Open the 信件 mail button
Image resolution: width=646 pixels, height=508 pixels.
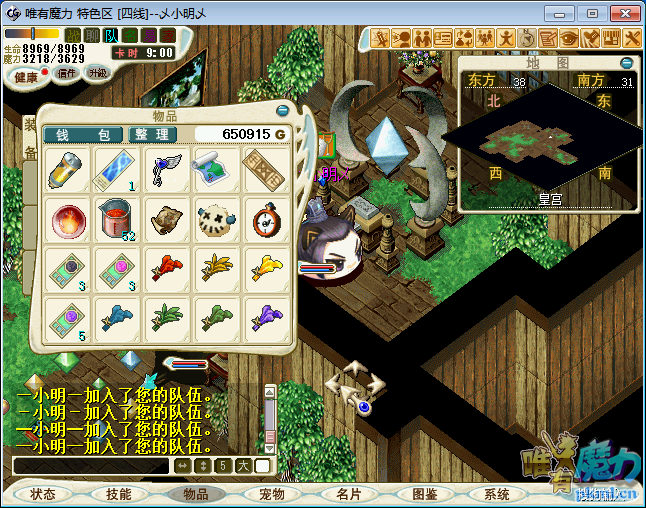(x=67, y=73)
